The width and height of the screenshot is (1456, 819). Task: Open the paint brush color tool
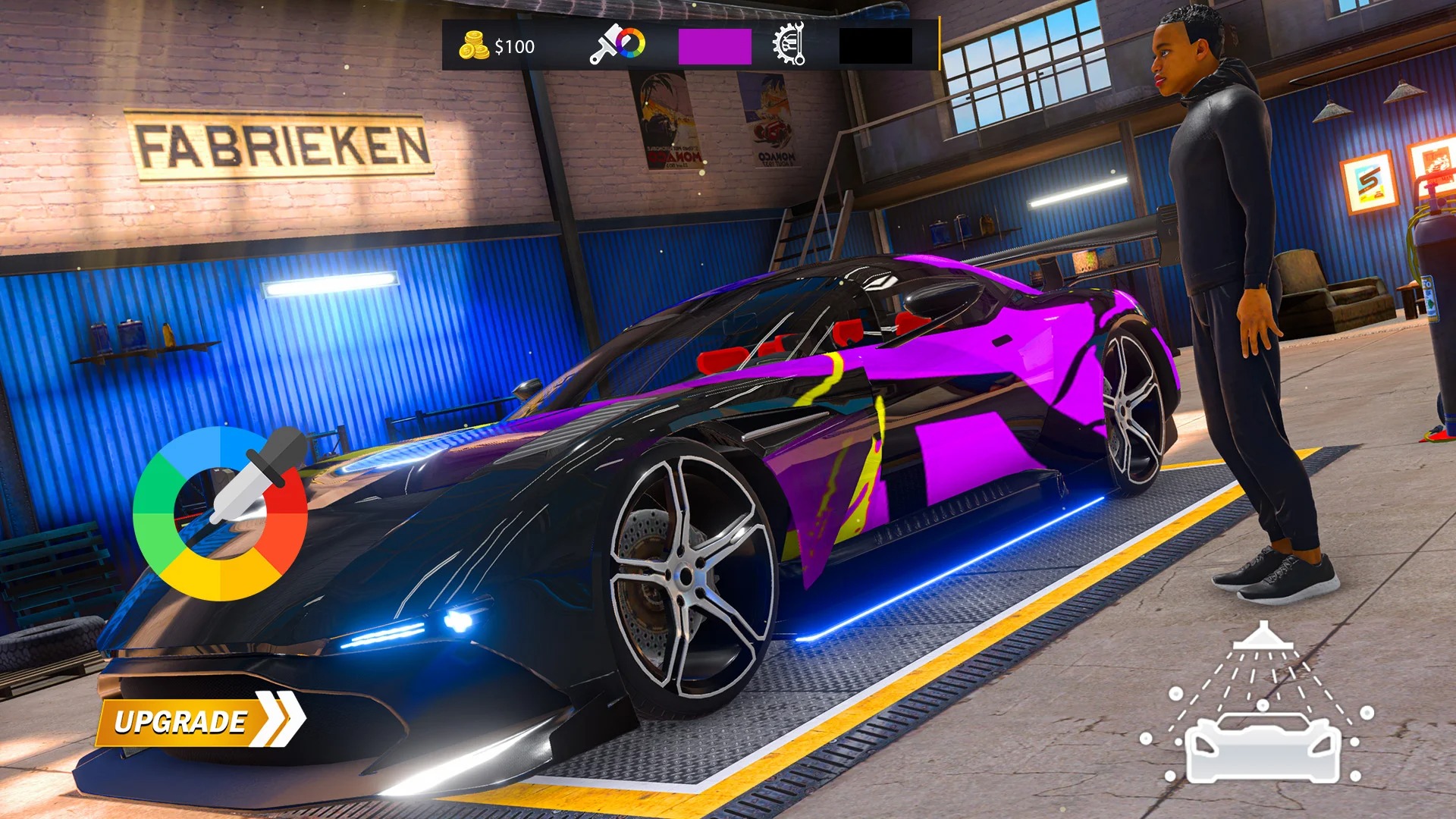pos(617,45)
